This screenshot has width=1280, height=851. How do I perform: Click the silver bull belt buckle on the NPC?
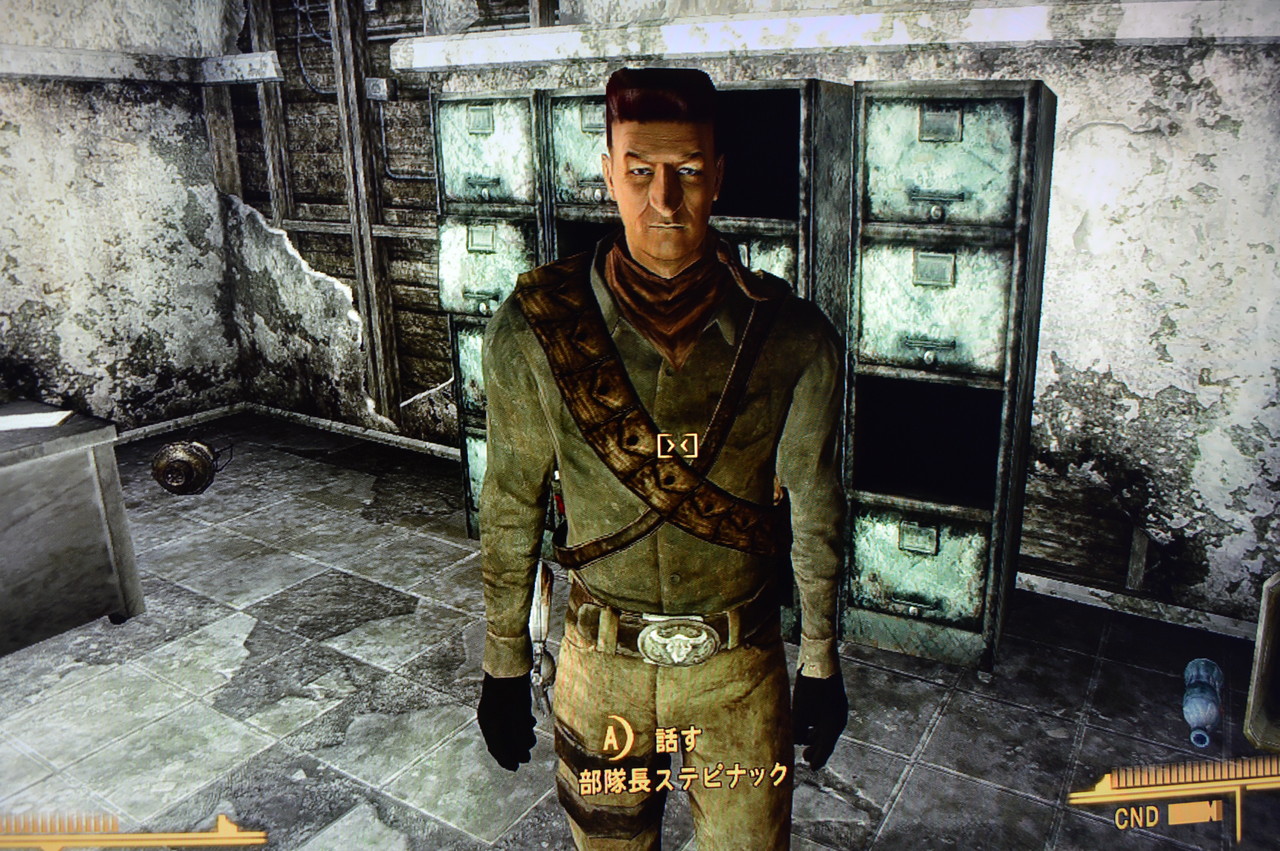680,644
